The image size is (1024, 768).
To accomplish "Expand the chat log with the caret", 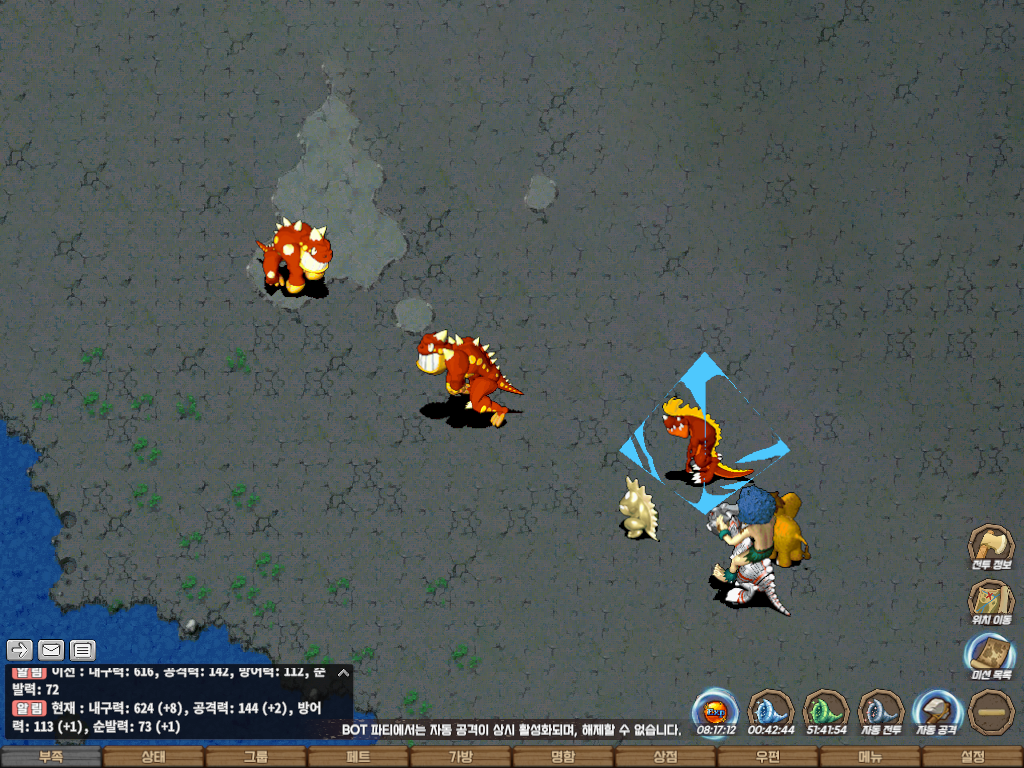I will pyautogui.click(x=343, y=673).
